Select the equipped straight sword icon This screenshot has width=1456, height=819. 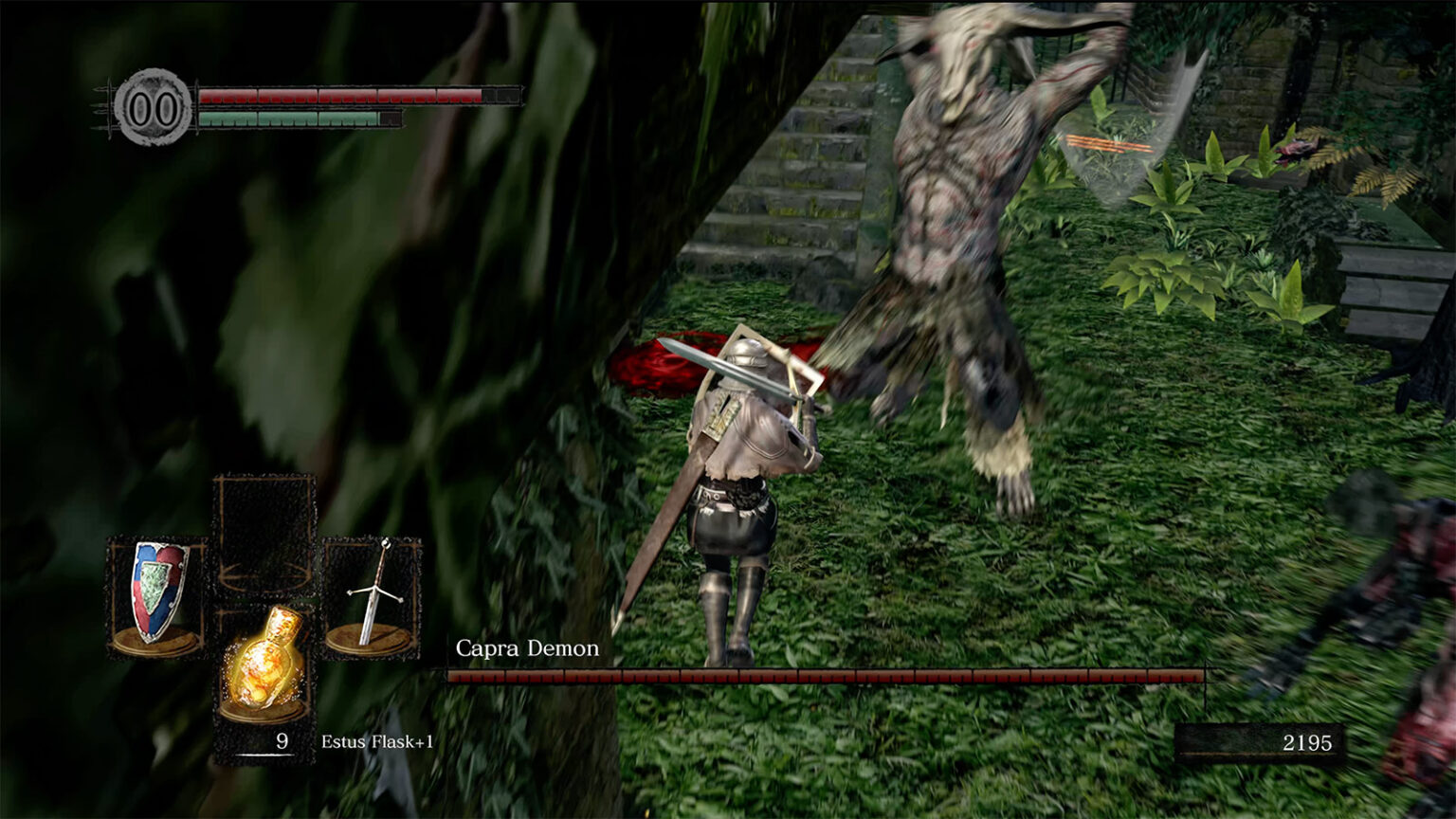pos(373,592)
